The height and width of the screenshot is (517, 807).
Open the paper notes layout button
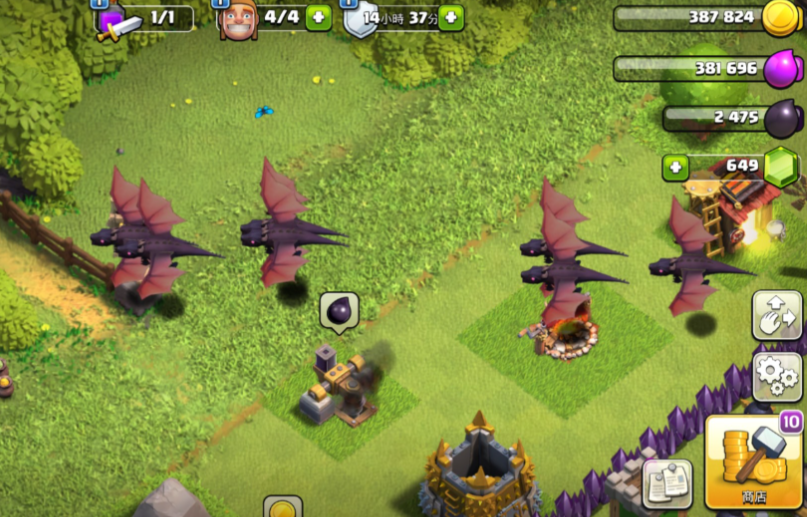[667, 484]
